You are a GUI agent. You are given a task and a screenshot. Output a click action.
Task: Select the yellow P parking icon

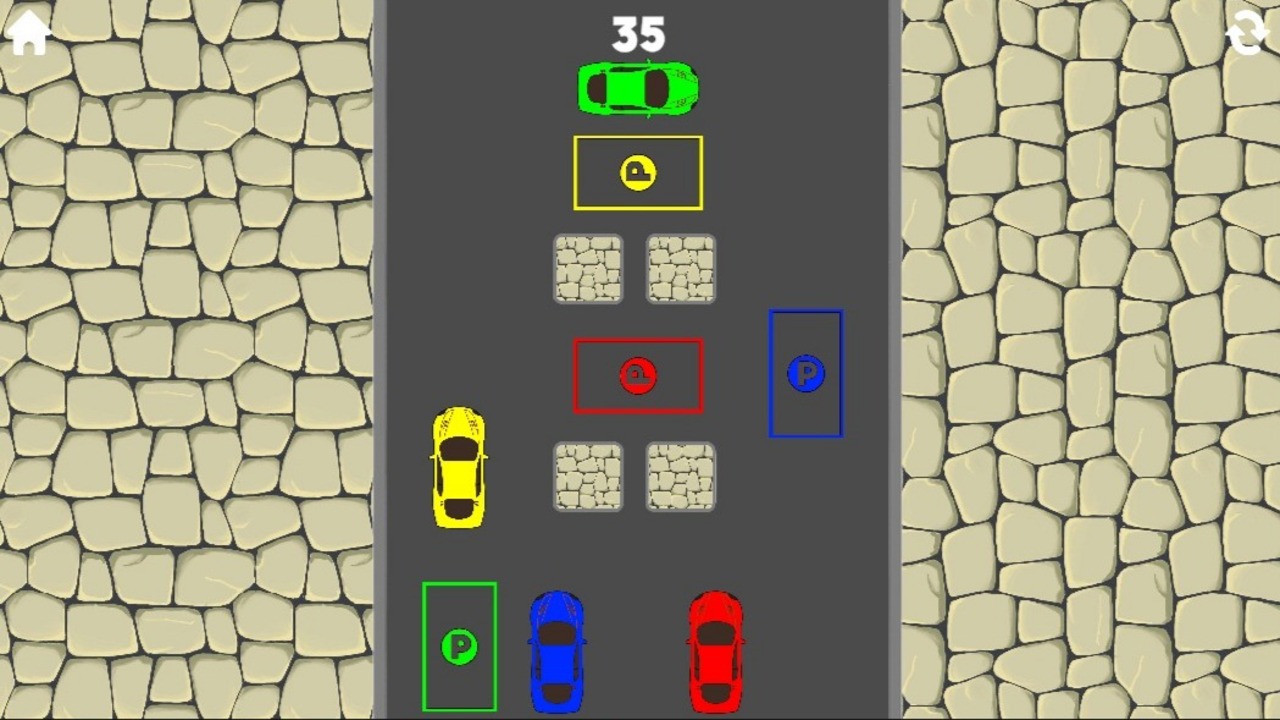coord(637,172)
